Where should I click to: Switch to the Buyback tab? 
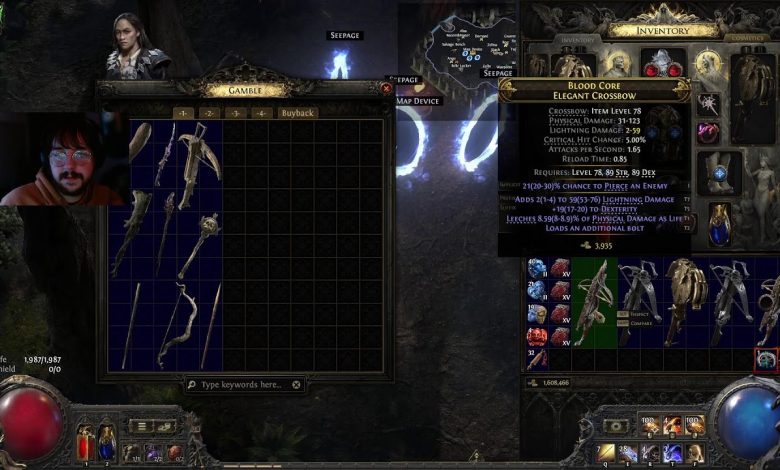click(x=297, y=113)
